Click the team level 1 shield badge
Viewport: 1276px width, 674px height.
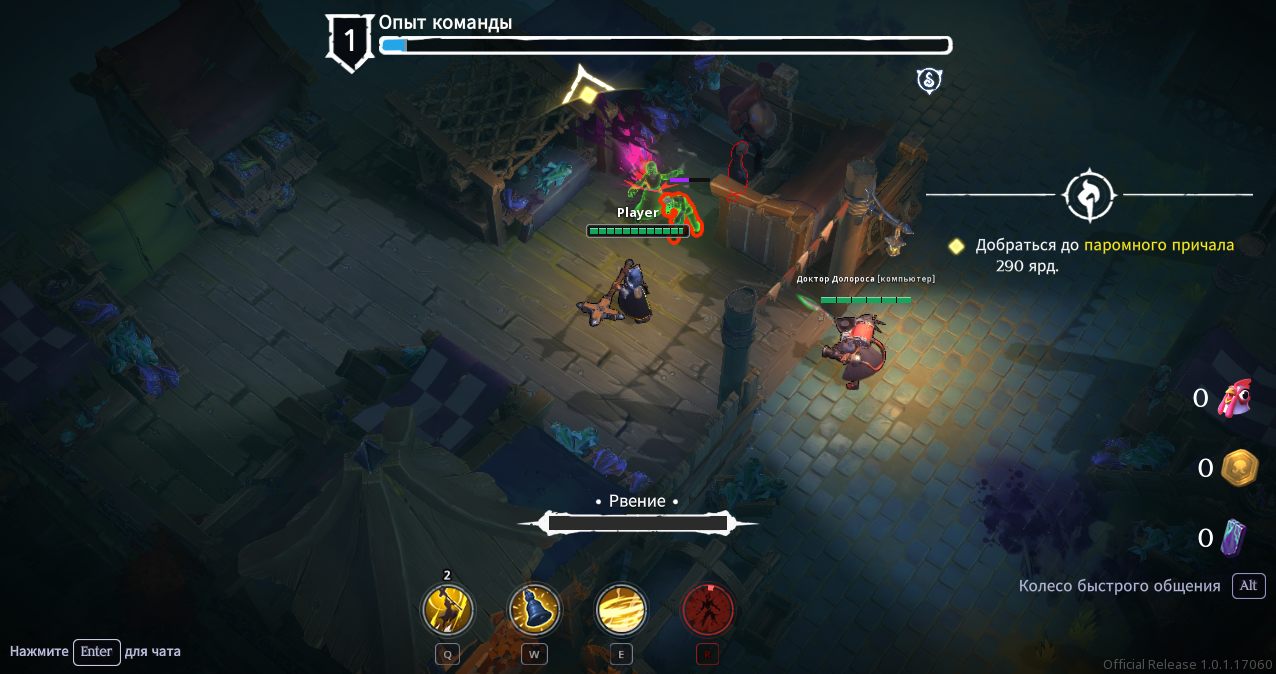(x=350, y=42)
